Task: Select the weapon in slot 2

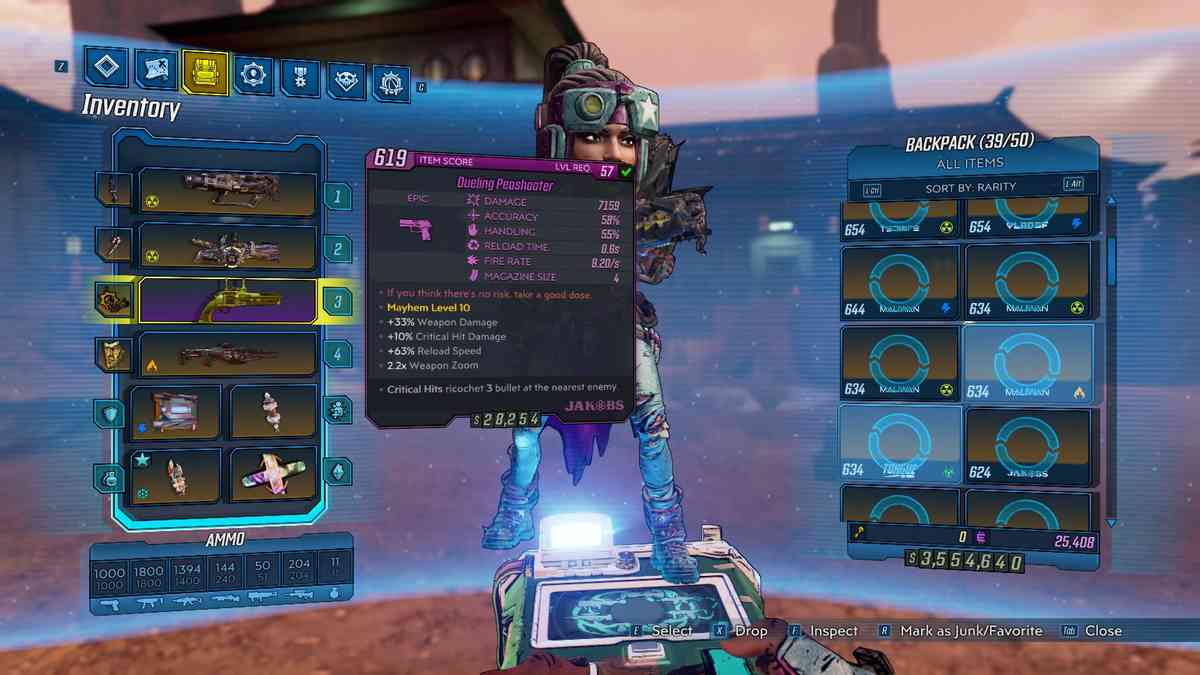Action: (x=229, y=247)
